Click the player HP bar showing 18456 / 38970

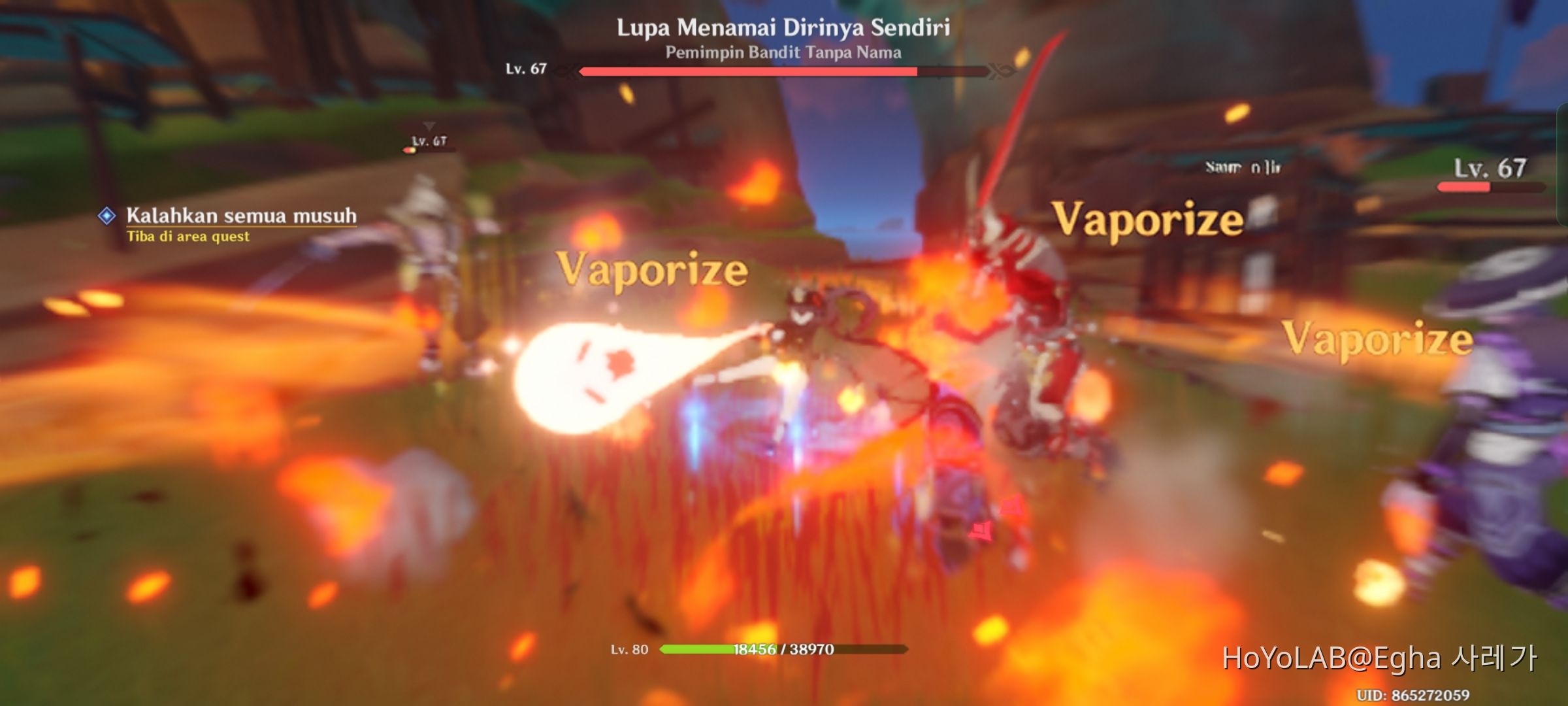[781, 650]
